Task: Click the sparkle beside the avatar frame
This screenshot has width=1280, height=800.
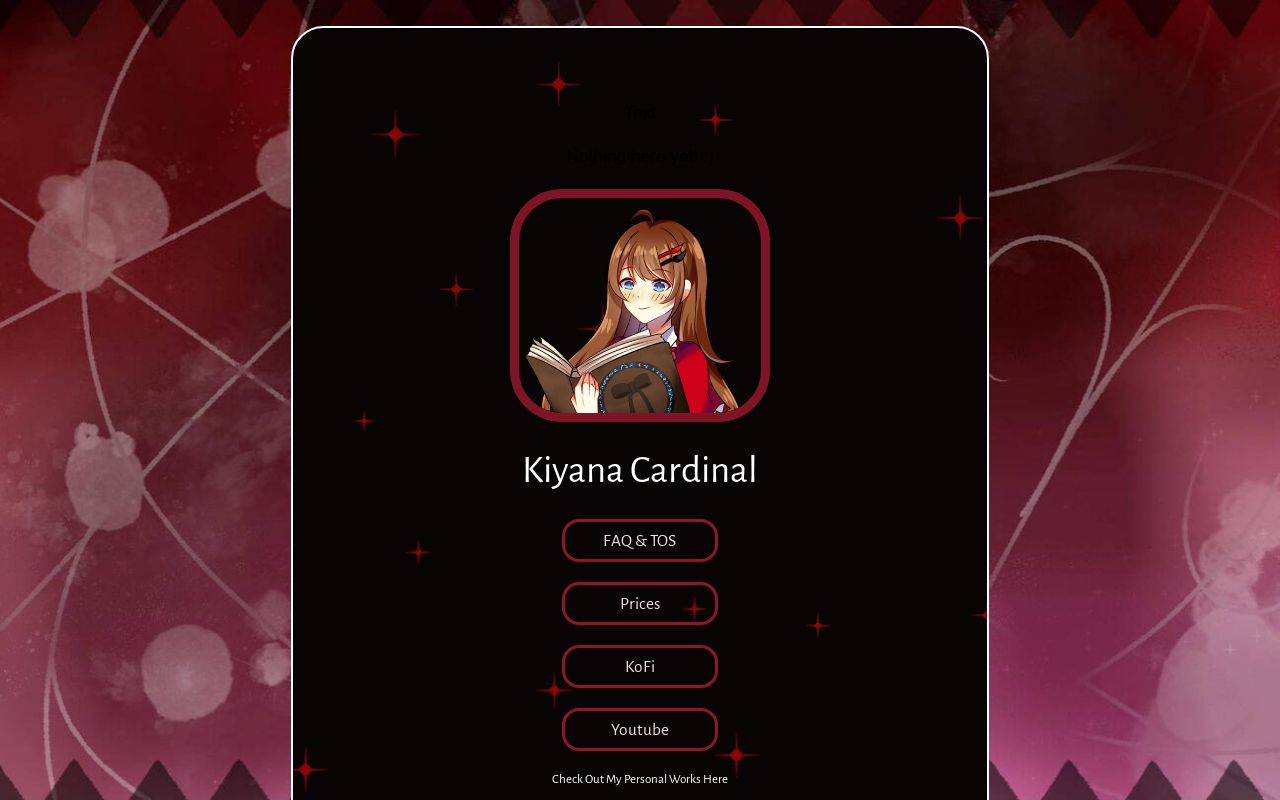Action: click(x=455, y=288)
